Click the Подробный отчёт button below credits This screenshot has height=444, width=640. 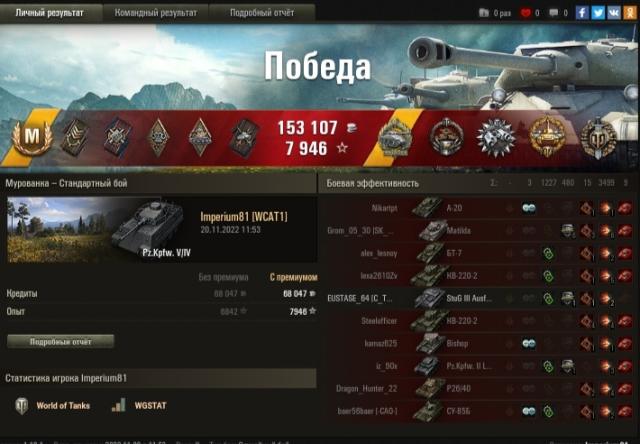point(60,341)
